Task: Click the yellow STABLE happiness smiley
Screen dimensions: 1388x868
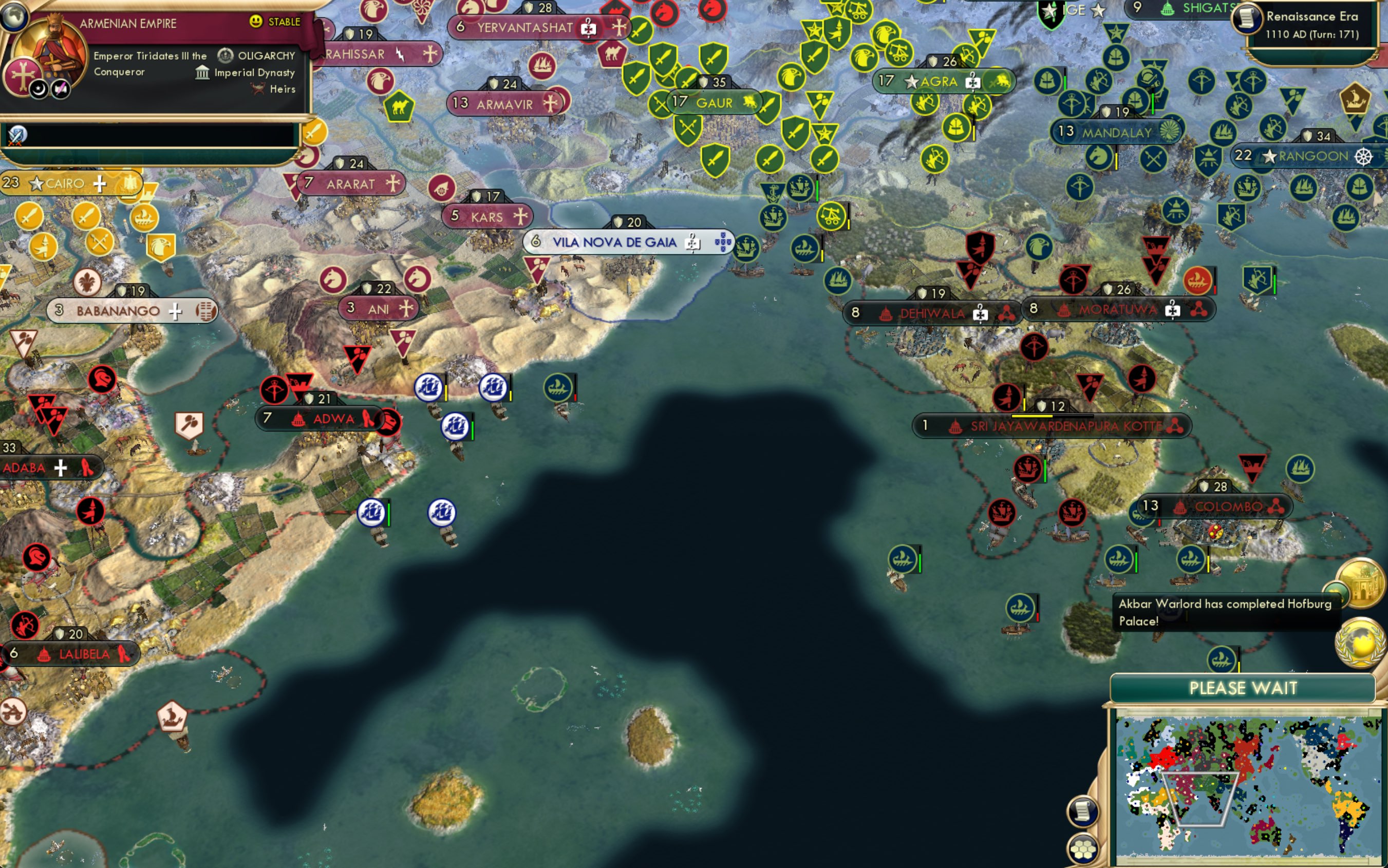Action: (x=257, y=22)
